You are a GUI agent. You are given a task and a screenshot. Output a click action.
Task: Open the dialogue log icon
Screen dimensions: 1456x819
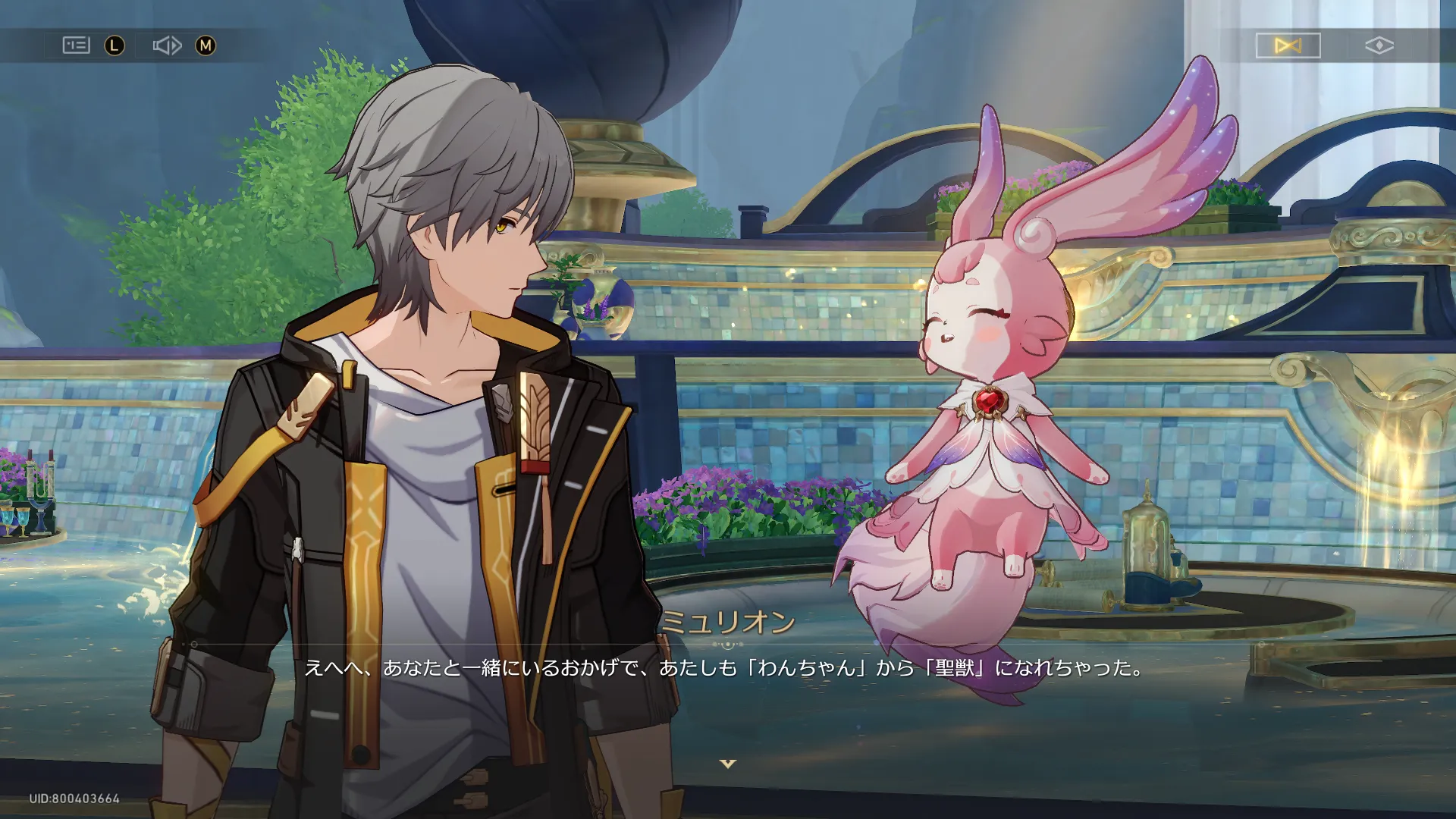tap(76, 45)
